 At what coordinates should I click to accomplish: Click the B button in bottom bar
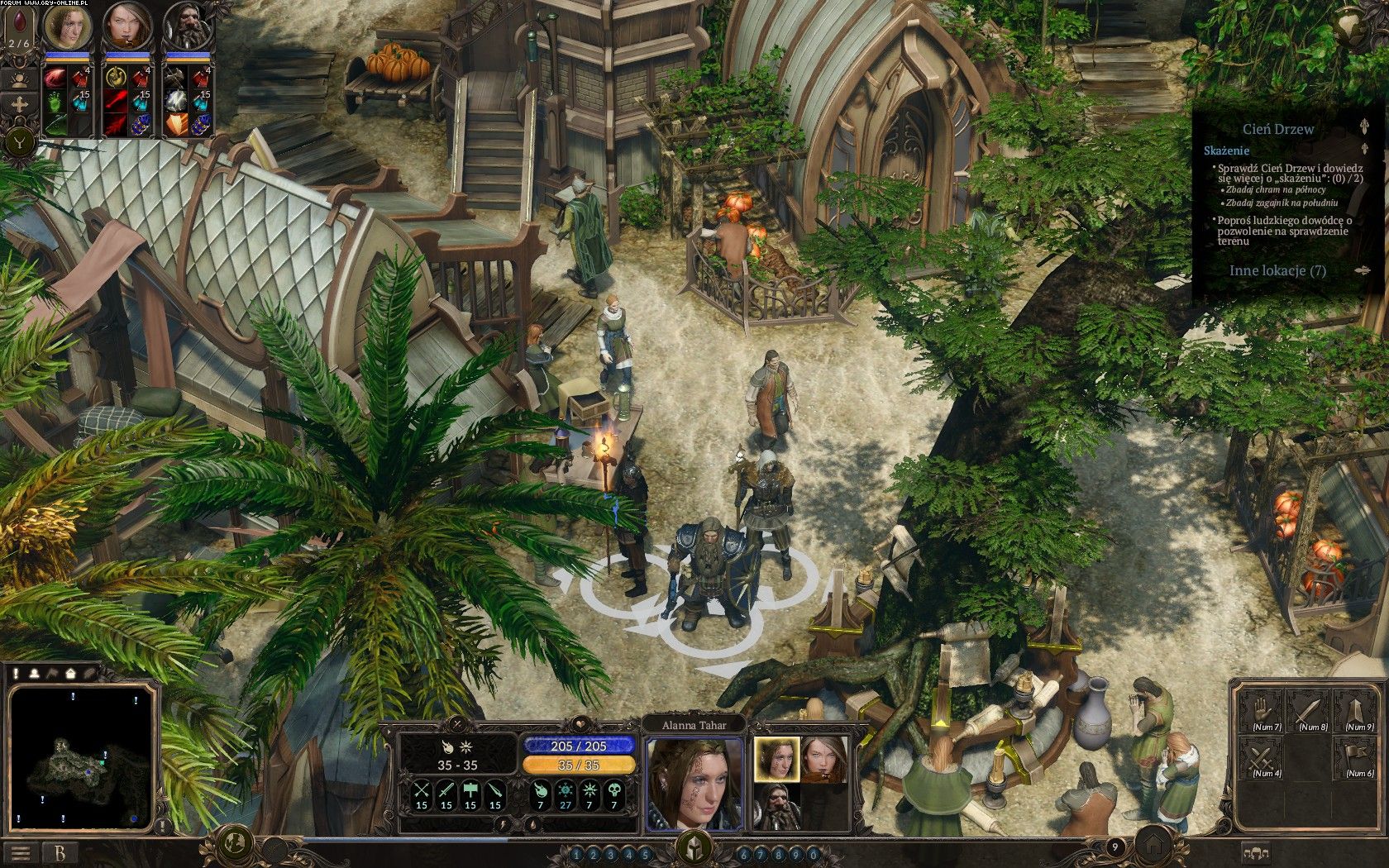[60, 852]
